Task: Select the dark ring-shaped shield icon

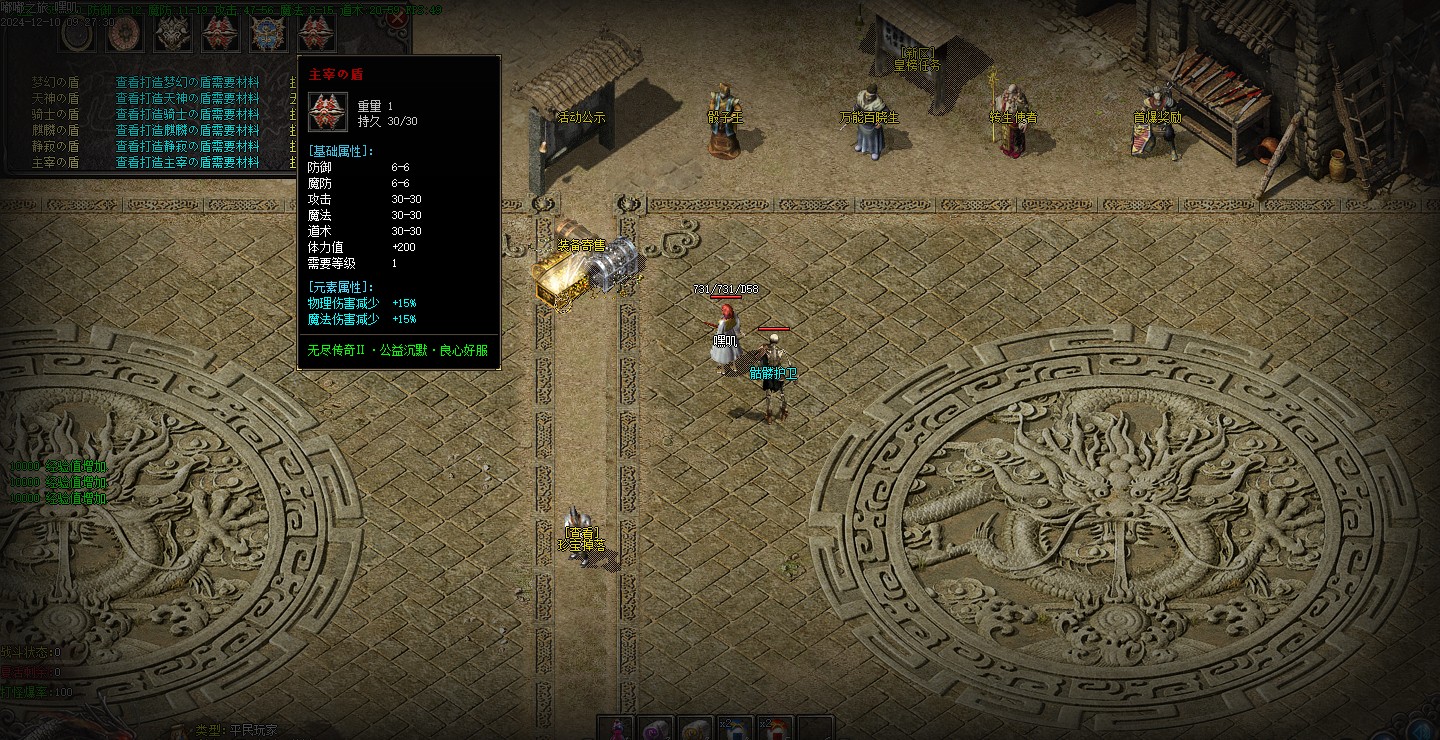Action: [77, 34]
